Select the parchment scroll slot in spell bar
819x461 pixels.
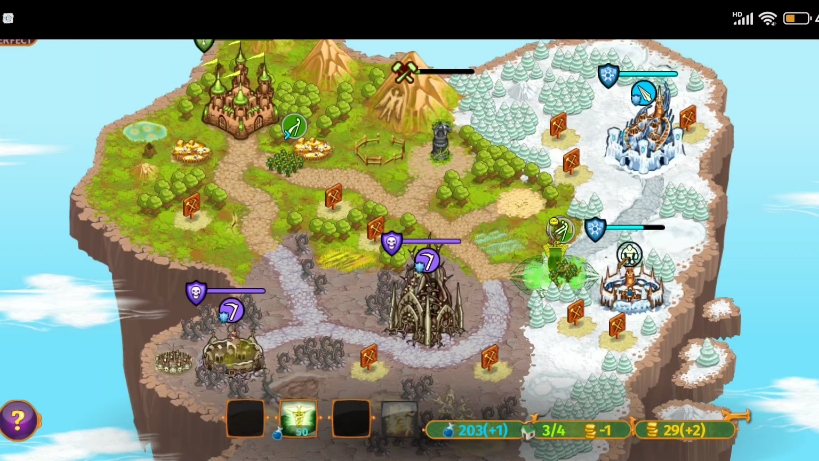(x=399, y=419)
